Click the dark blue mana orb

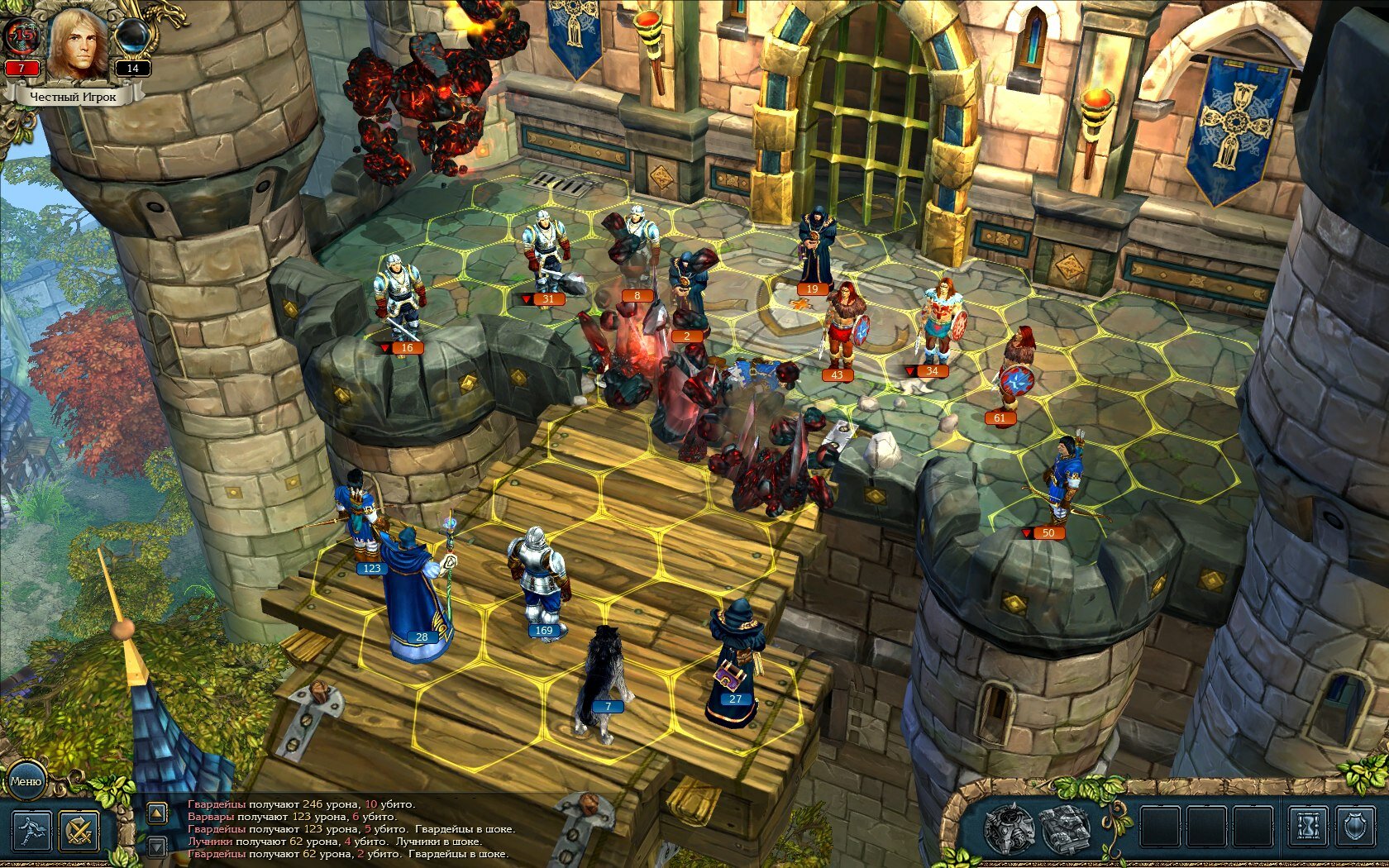tap(132, 36)
